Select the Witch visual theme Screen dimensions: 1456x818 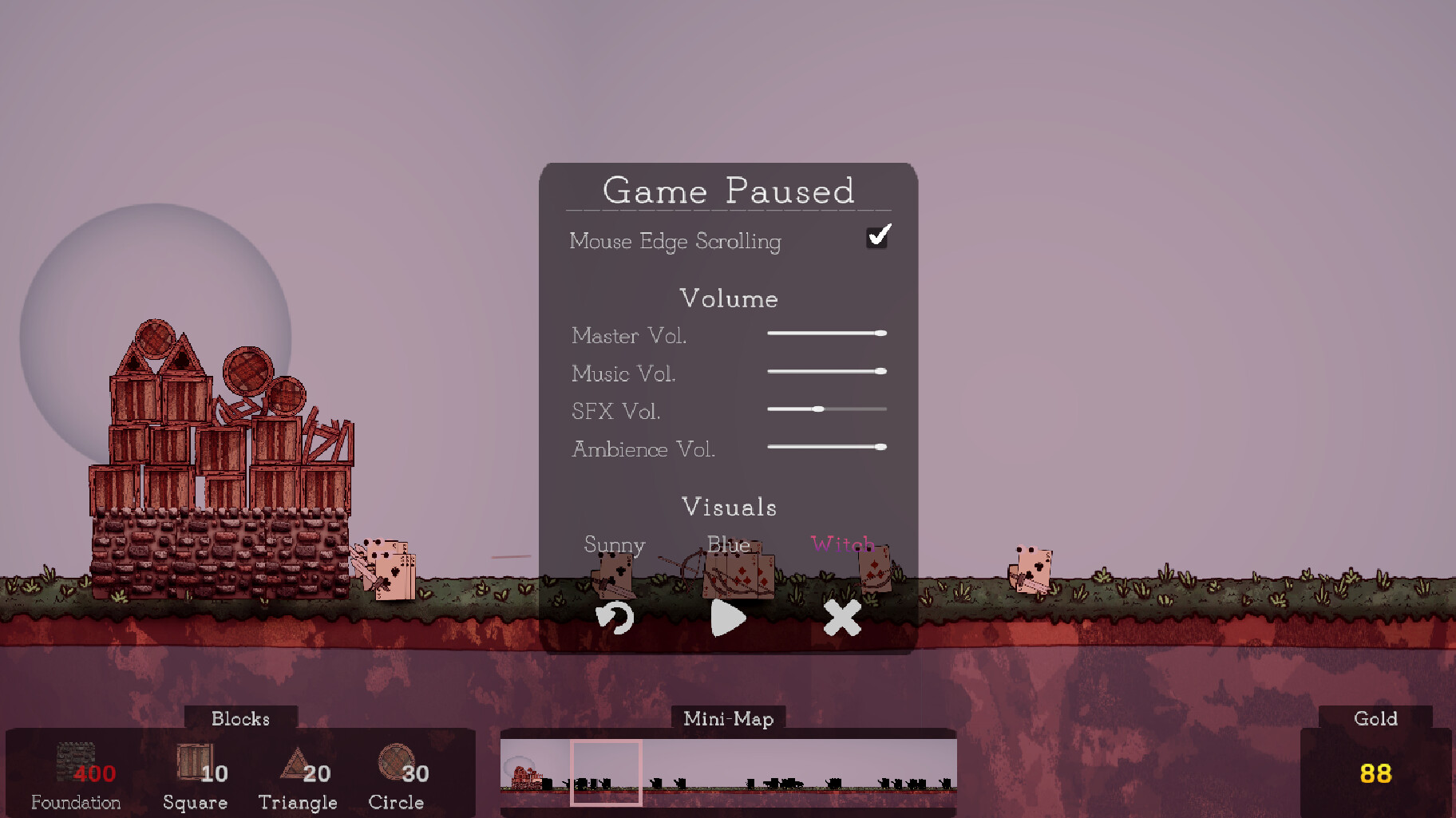[842, 545]
